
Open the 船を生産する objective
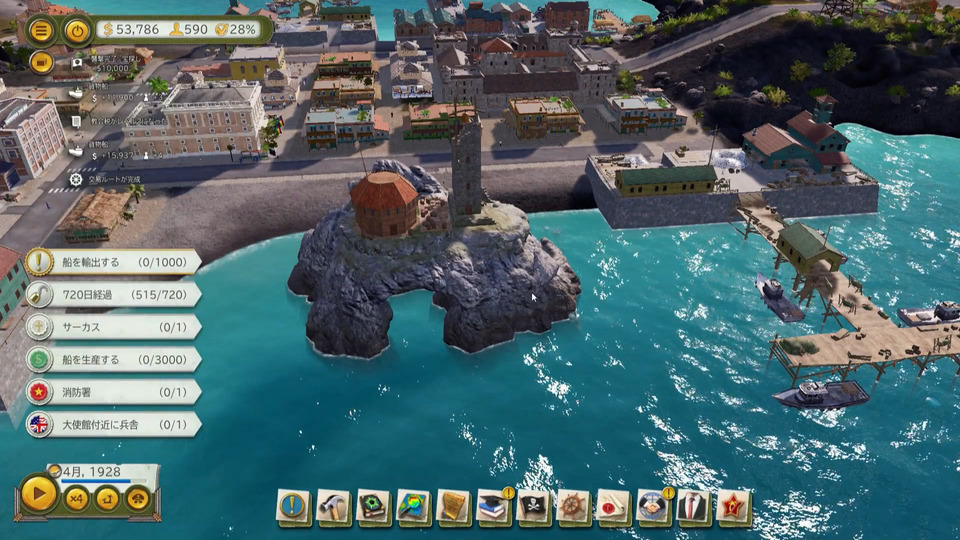(112, 359)
